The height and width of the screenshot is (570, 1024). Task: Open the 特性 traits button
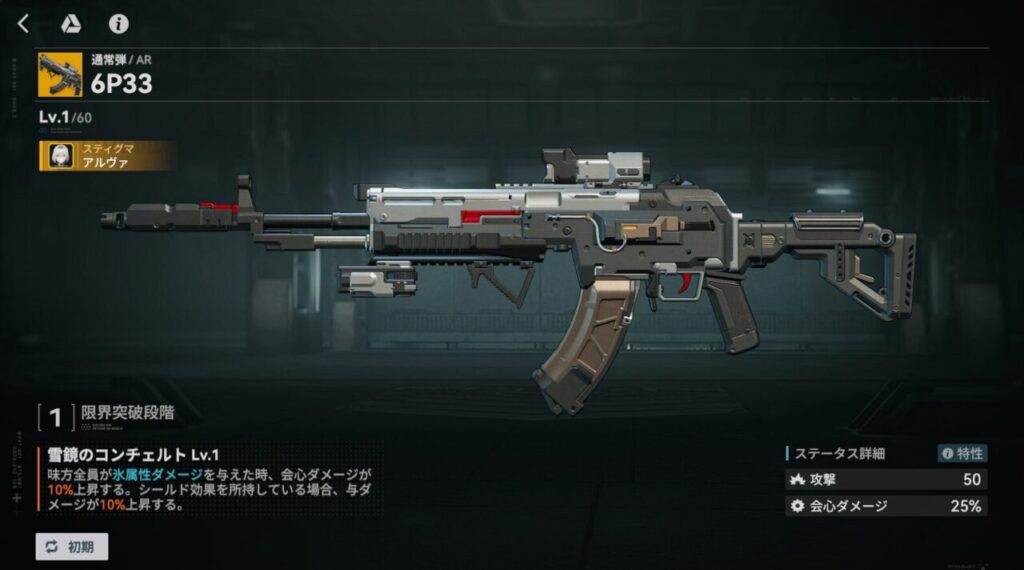963,453
